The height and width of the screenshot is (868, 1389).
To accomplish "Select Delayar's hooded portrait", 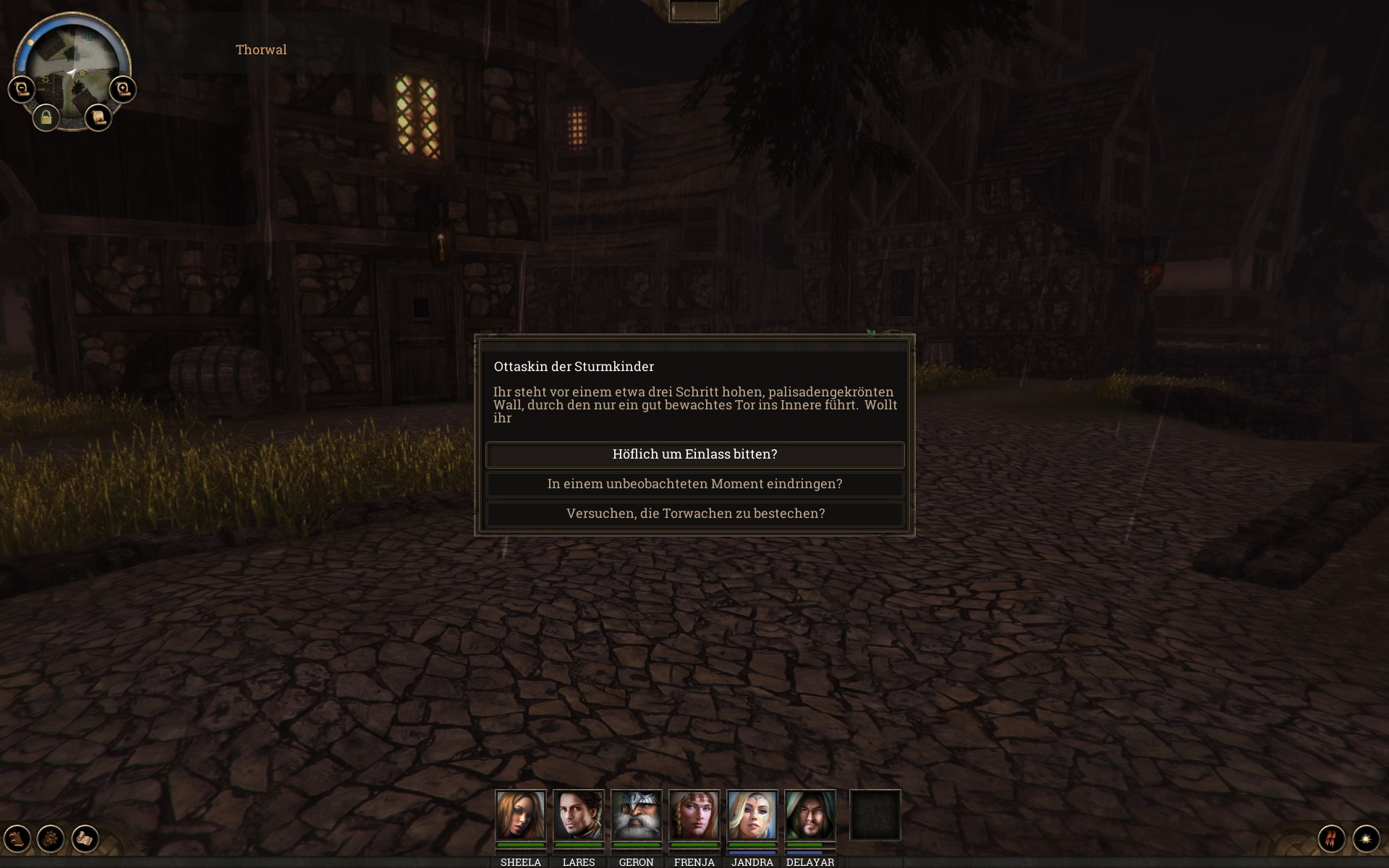I will [810, 815].
